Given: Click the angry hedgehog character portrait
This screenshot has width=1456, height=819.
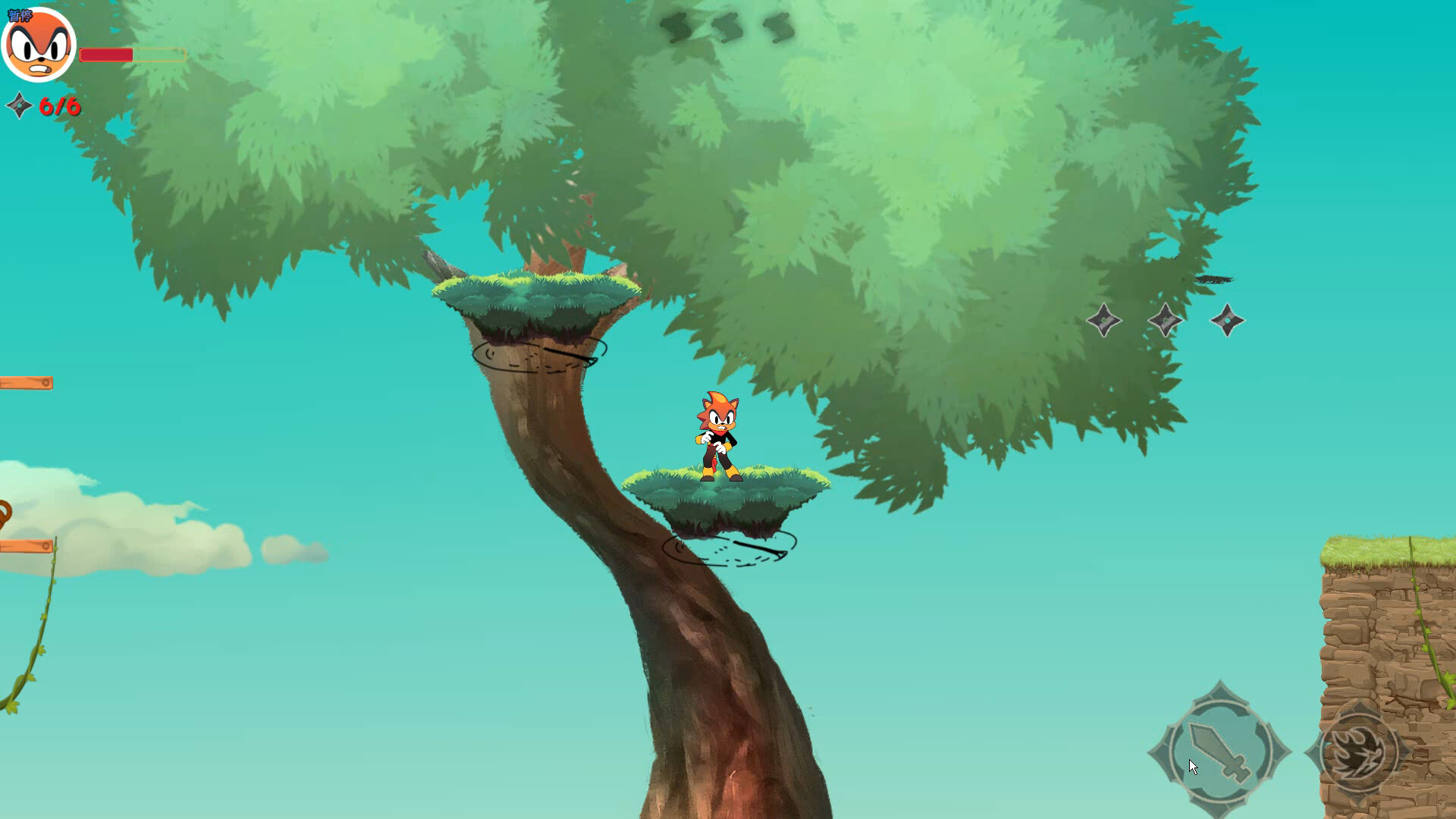Looking at the screenshot, I should (39, 47).
